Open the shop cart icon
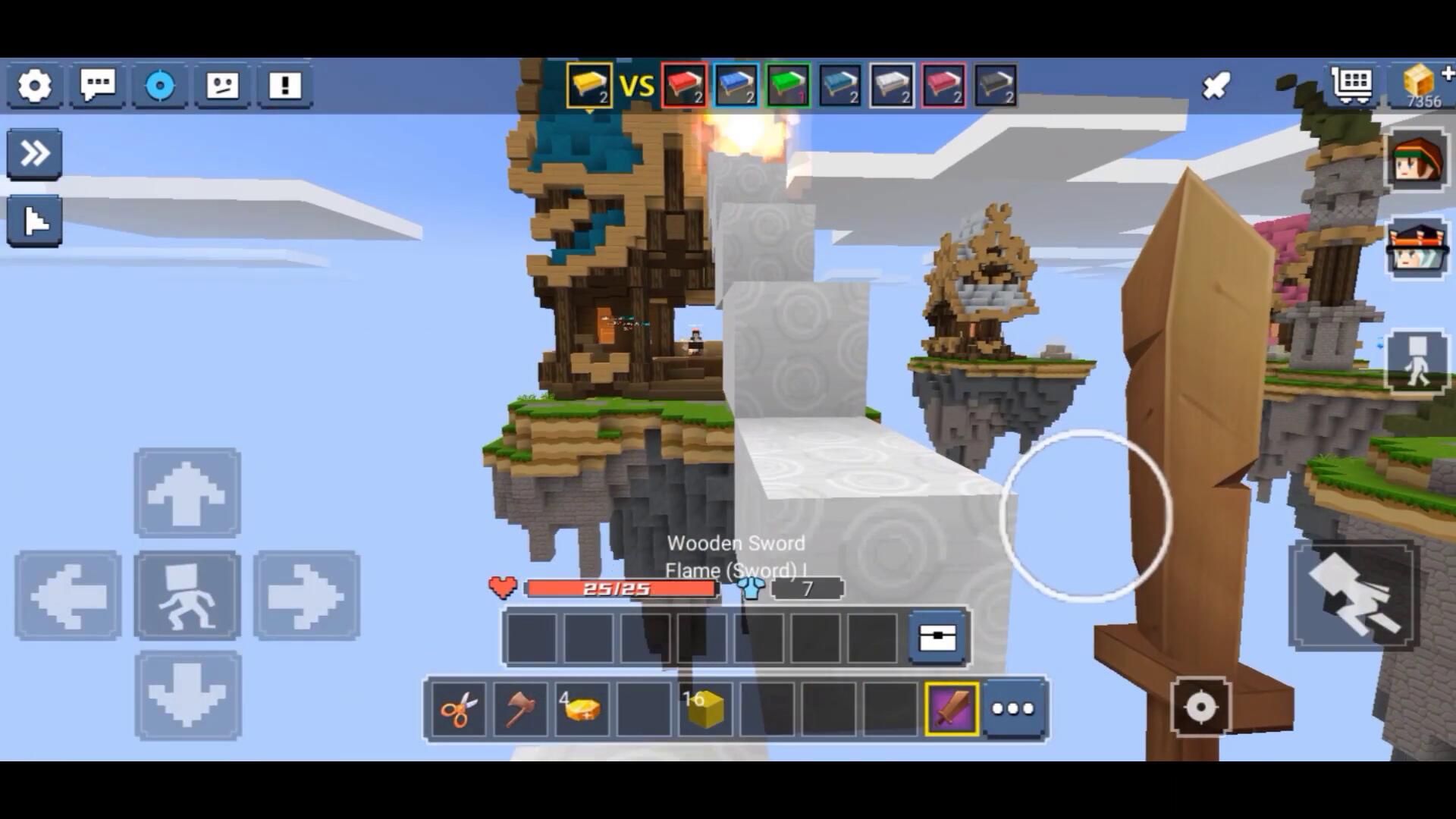Viewport: 1456px width, 819px height. click(x=1352, y=85)
